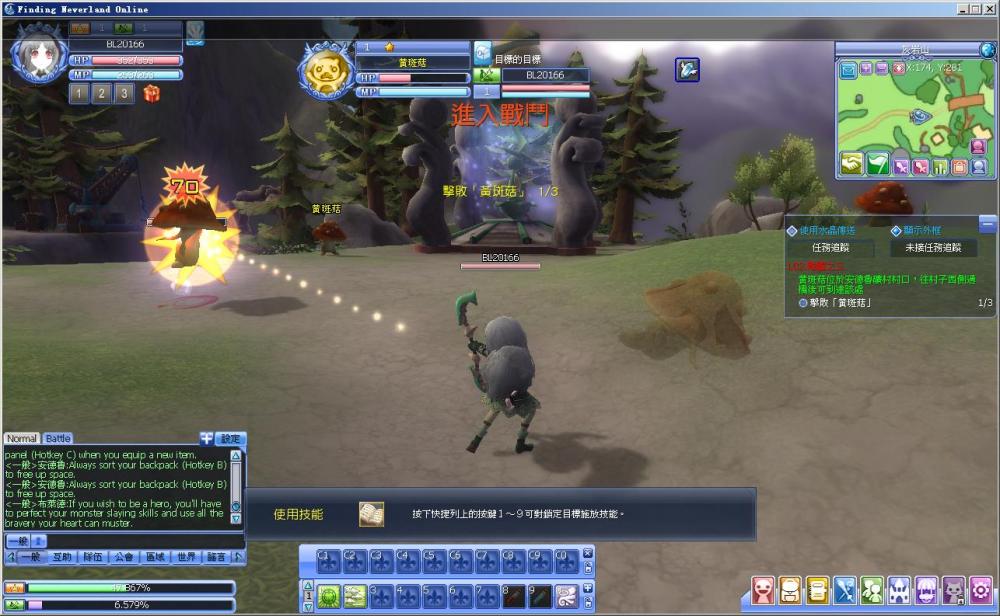1000x616 pixels.
Task: Click the handshake icon below minimap
Action: point(851,165)
